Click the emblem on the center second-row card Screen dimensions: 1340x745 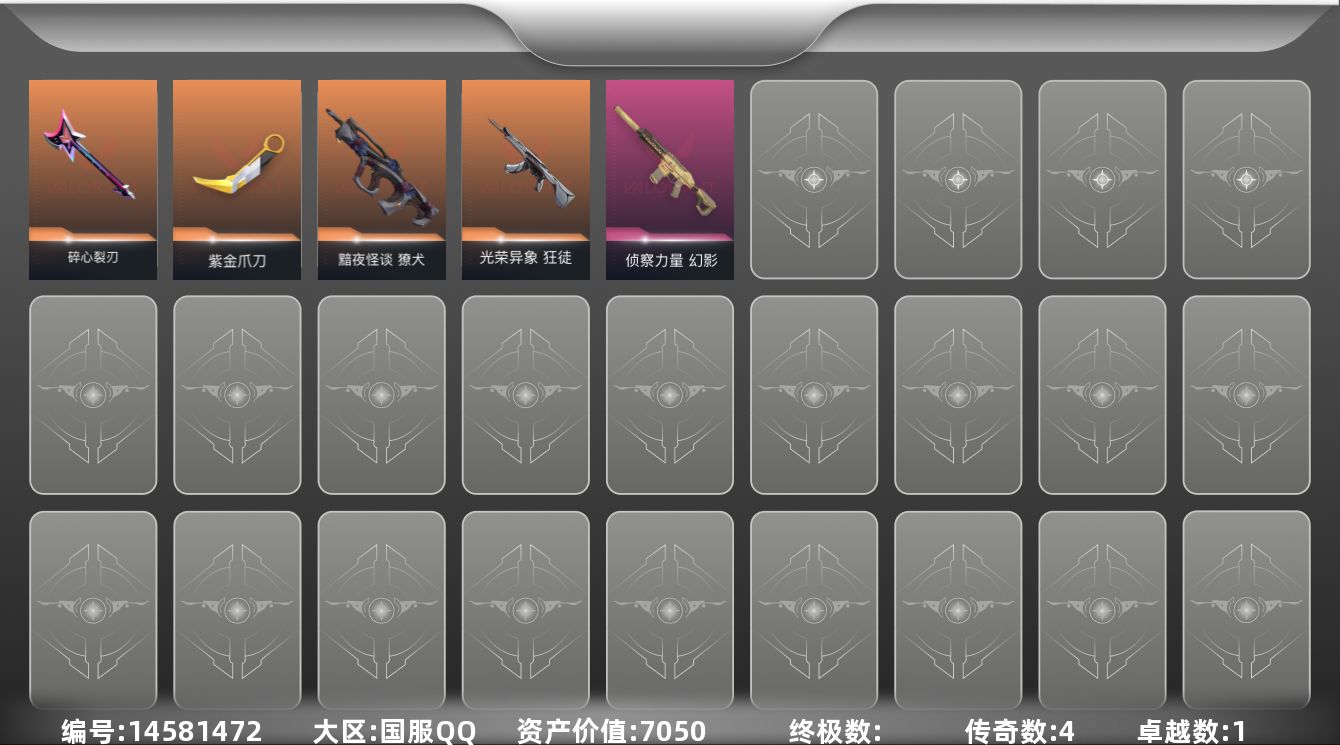(669, 394)
